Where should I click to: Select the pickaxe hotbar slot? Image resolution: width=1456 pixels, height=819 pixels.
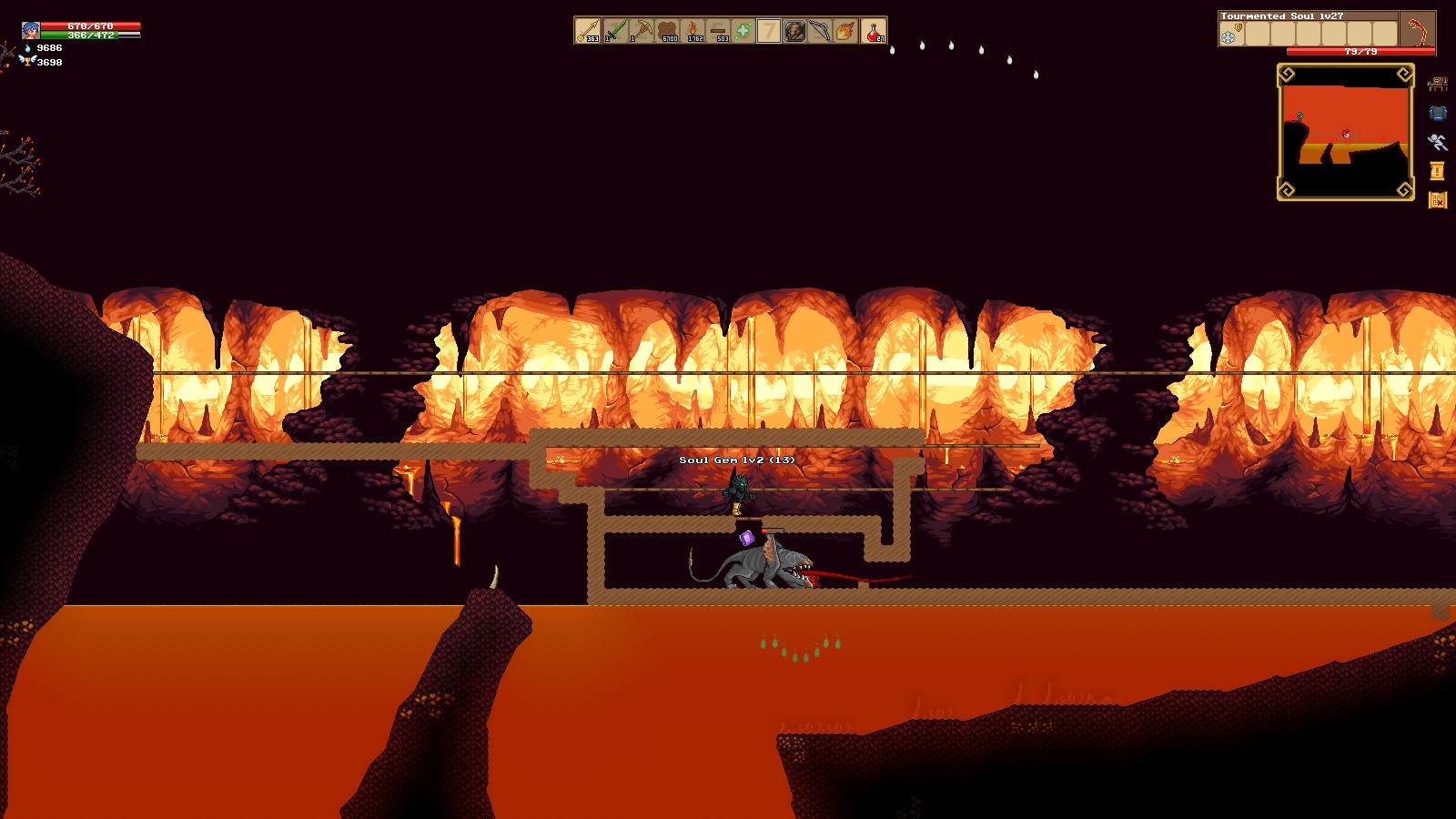pos(644,29)
